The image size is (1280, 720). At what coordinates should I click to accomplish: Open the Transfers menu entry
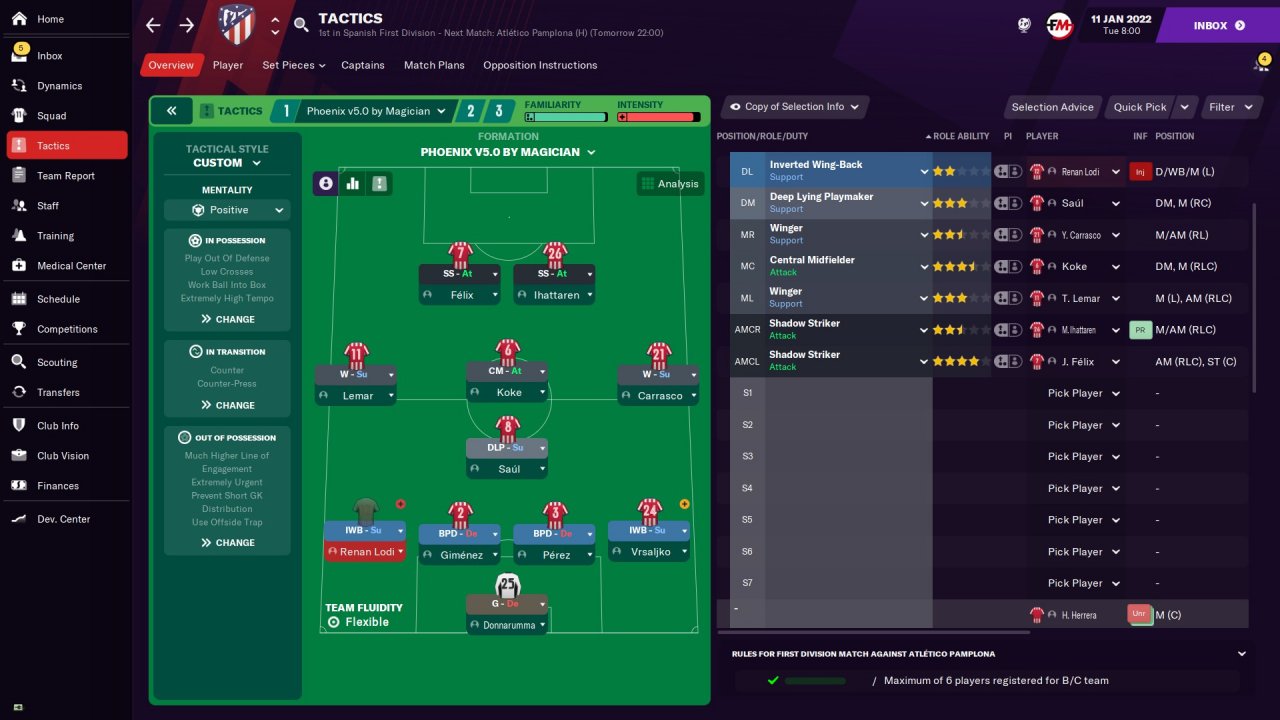click(x=58, y=392)
